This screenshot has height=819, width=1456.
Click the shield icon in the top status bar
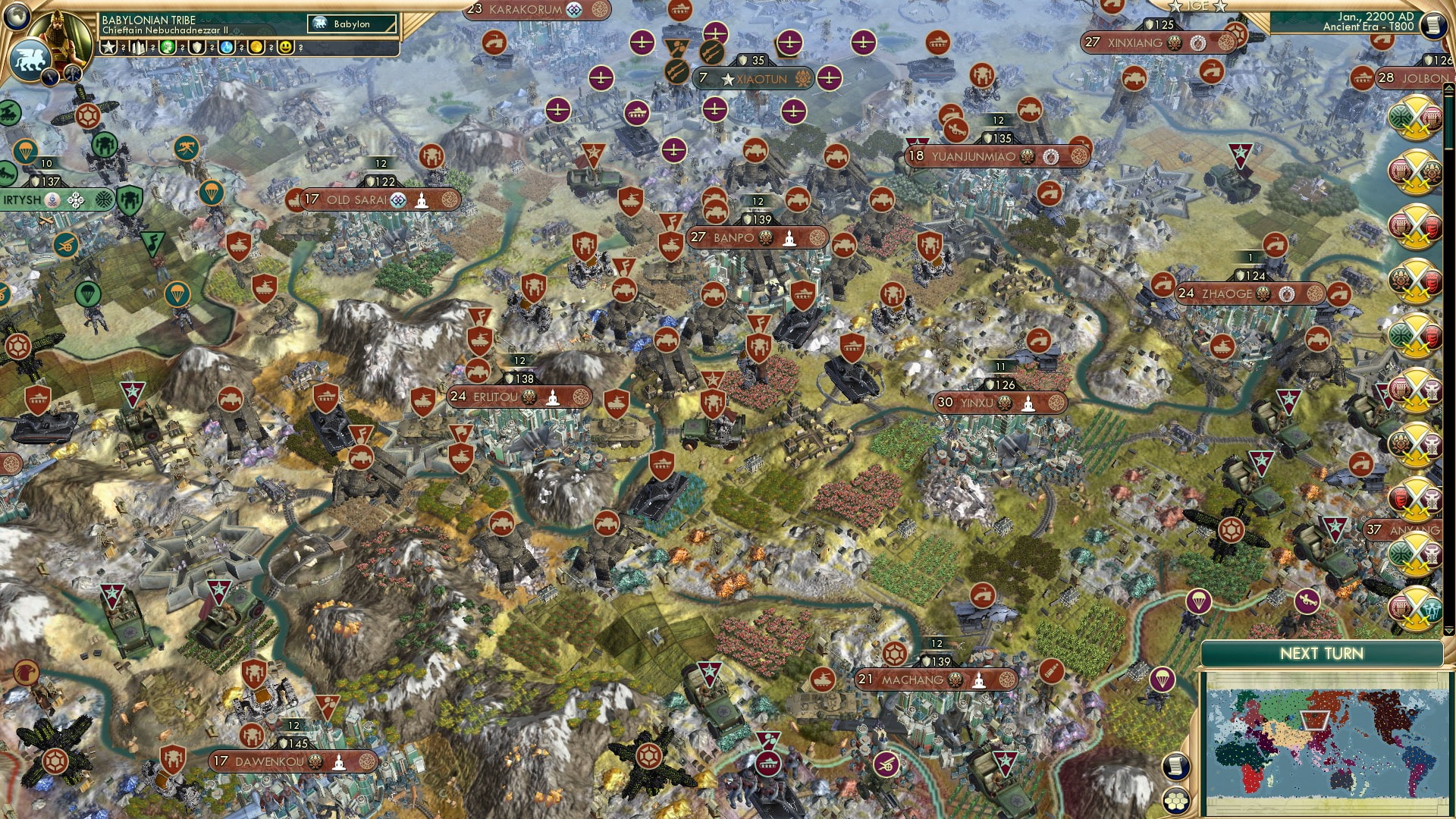197,48
